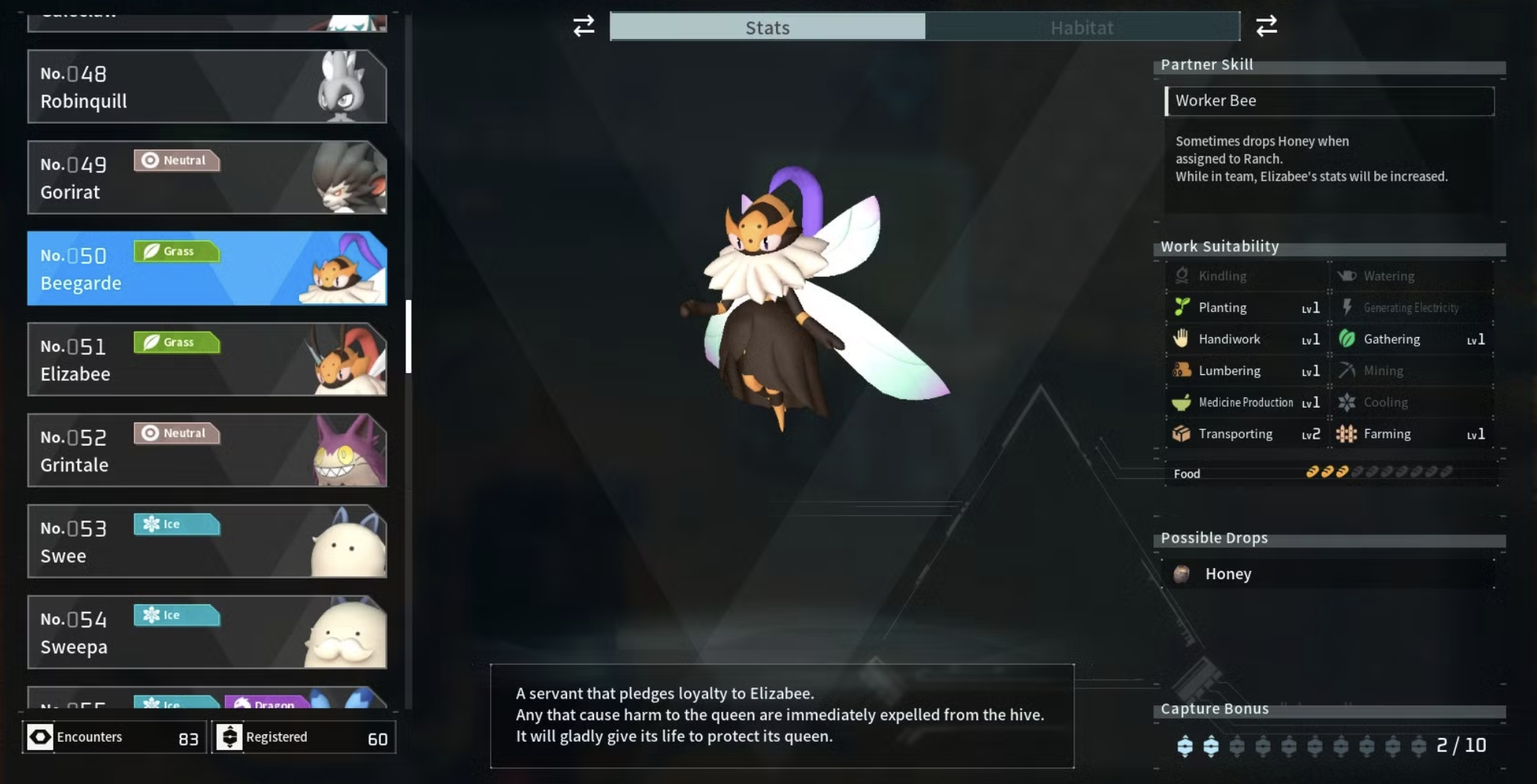Select the highlighted Beegarde entry

[x=206, y=268]
